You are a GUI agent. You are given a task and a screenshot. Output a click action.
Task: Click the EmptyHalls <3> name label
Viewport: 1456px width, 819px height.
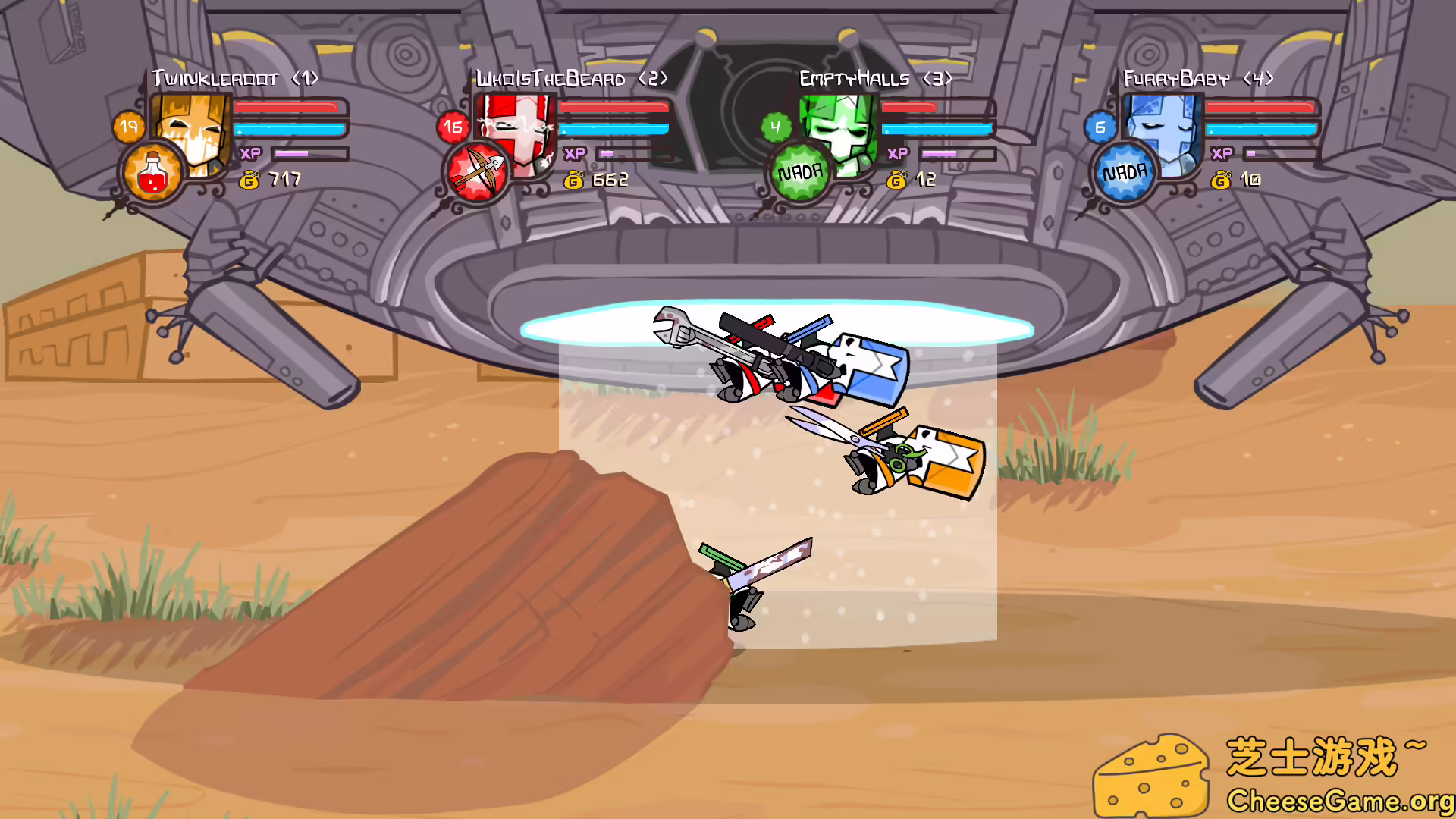pyautogui.click(x=876, y=77)
